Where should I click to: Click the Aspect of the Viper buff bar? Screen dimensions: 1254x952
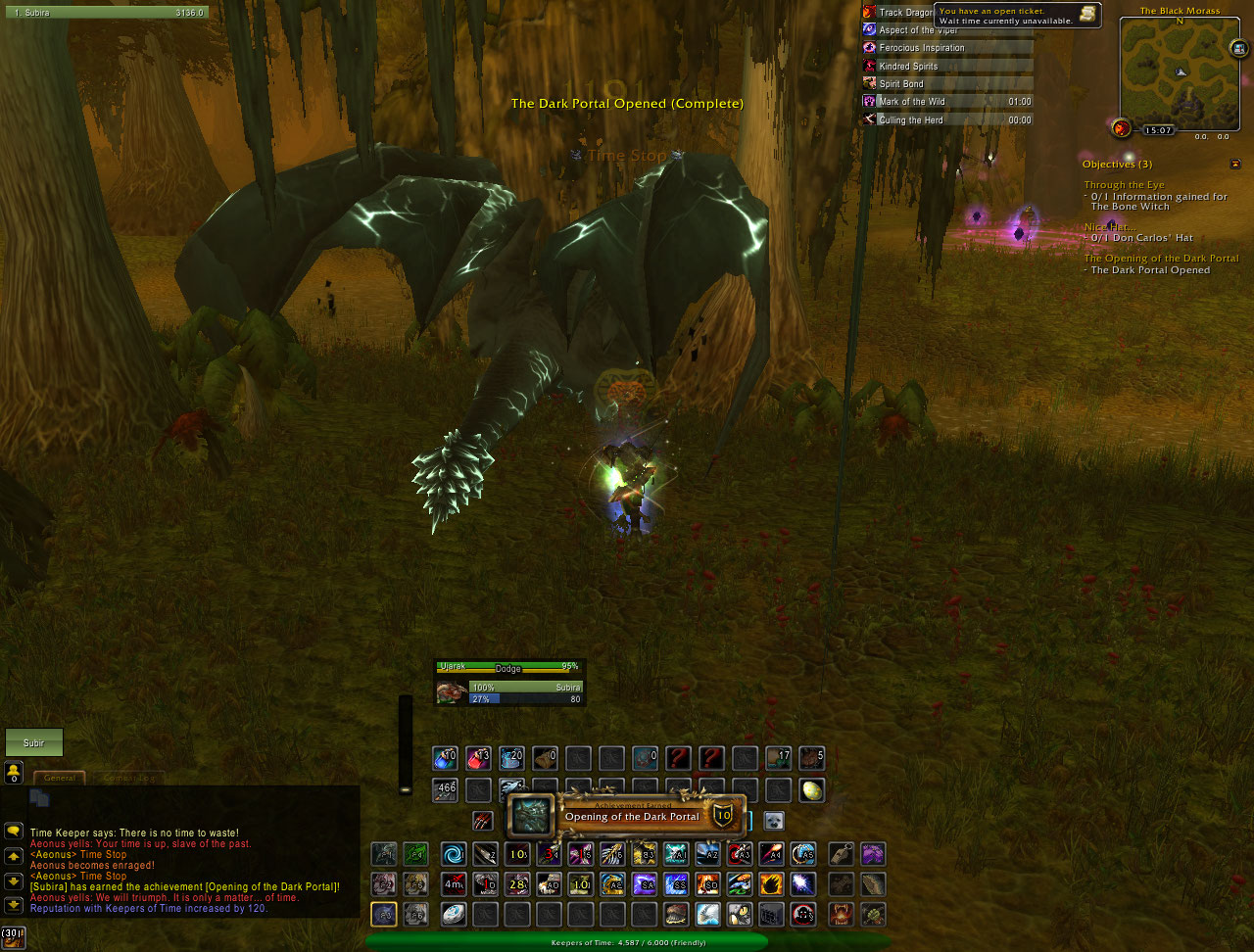(x=946, y=30)
